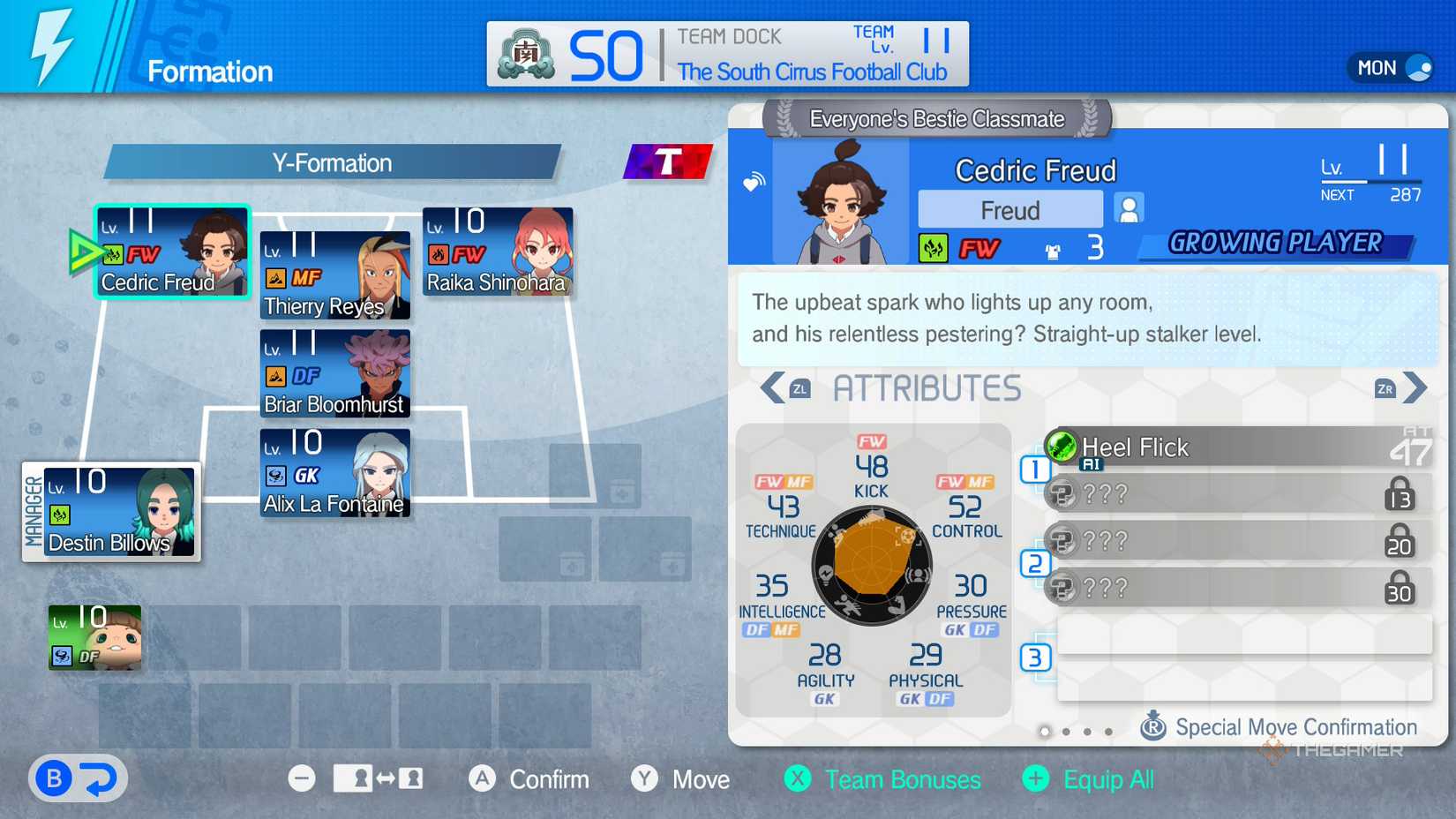This screenshot has width=1456, height=819.
Task: Select Thierry Reyes' player card
Action: [x=335, y=275]
